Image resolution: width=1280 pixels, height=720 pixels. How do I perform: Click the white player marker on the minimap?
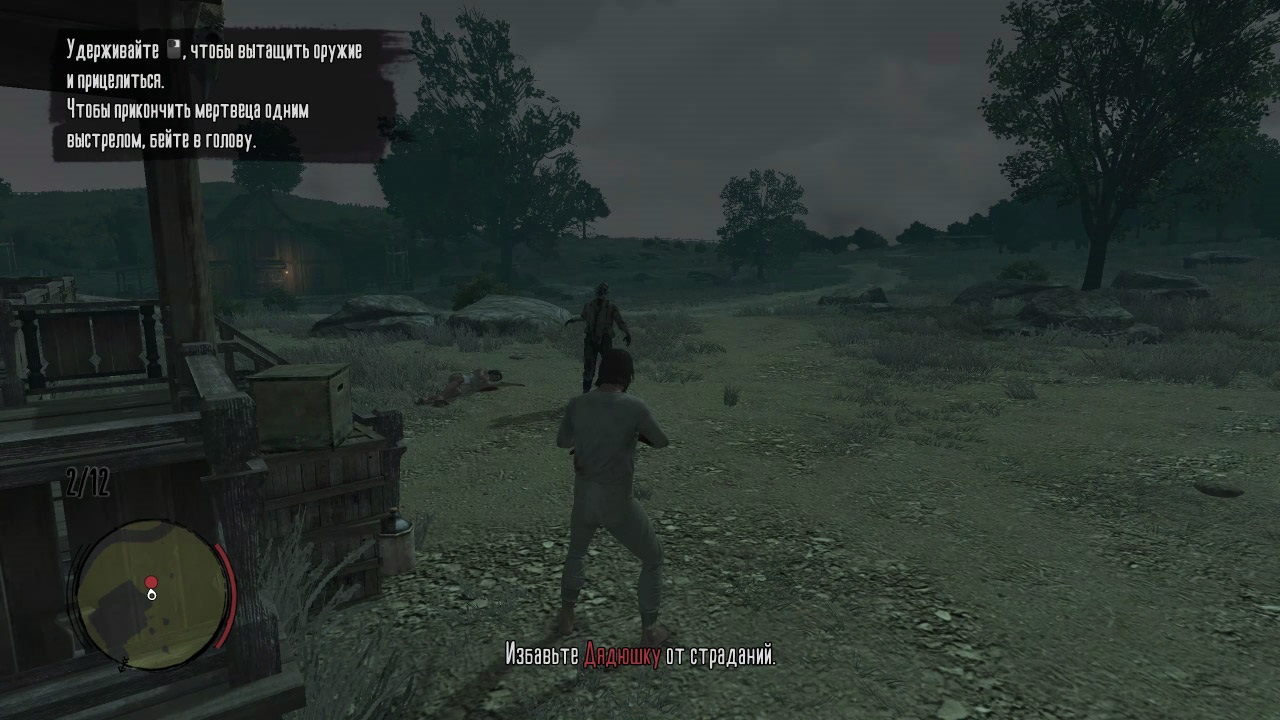152,596
